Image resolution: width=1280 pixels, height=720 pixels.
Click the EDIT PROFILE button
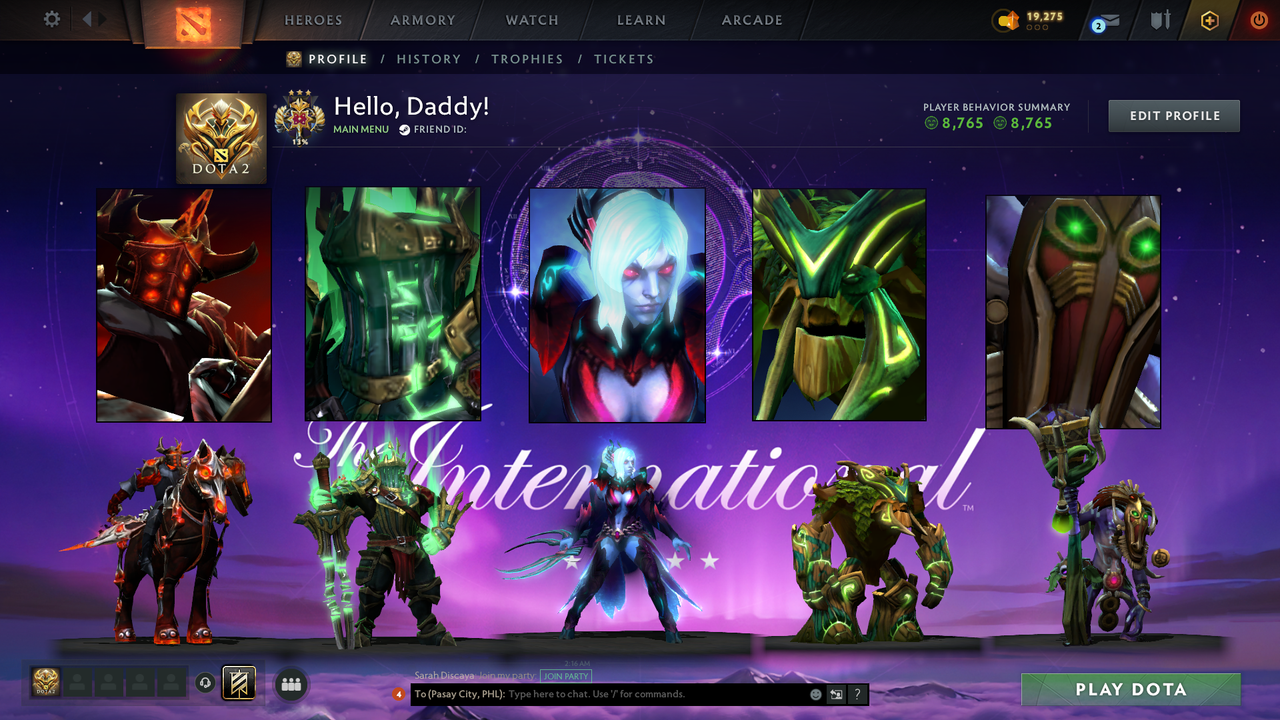[x=1173, y=115]
